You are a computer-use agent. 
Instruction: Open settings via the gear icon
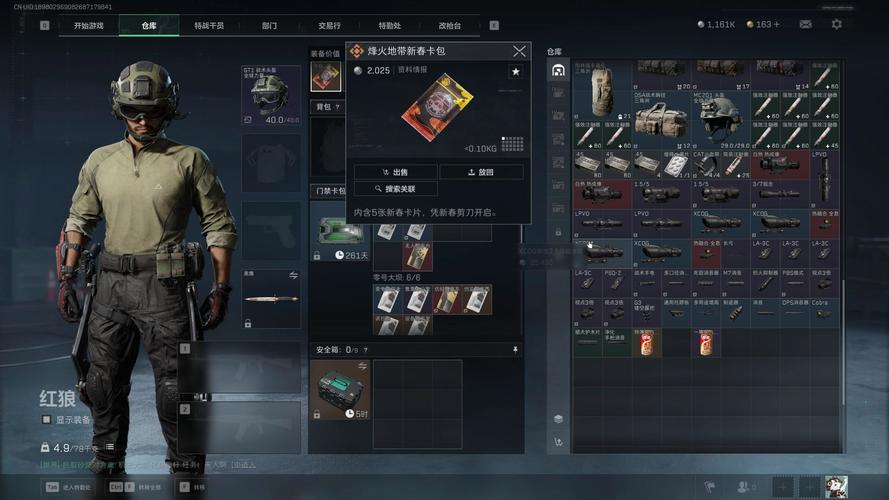point(837,24)
